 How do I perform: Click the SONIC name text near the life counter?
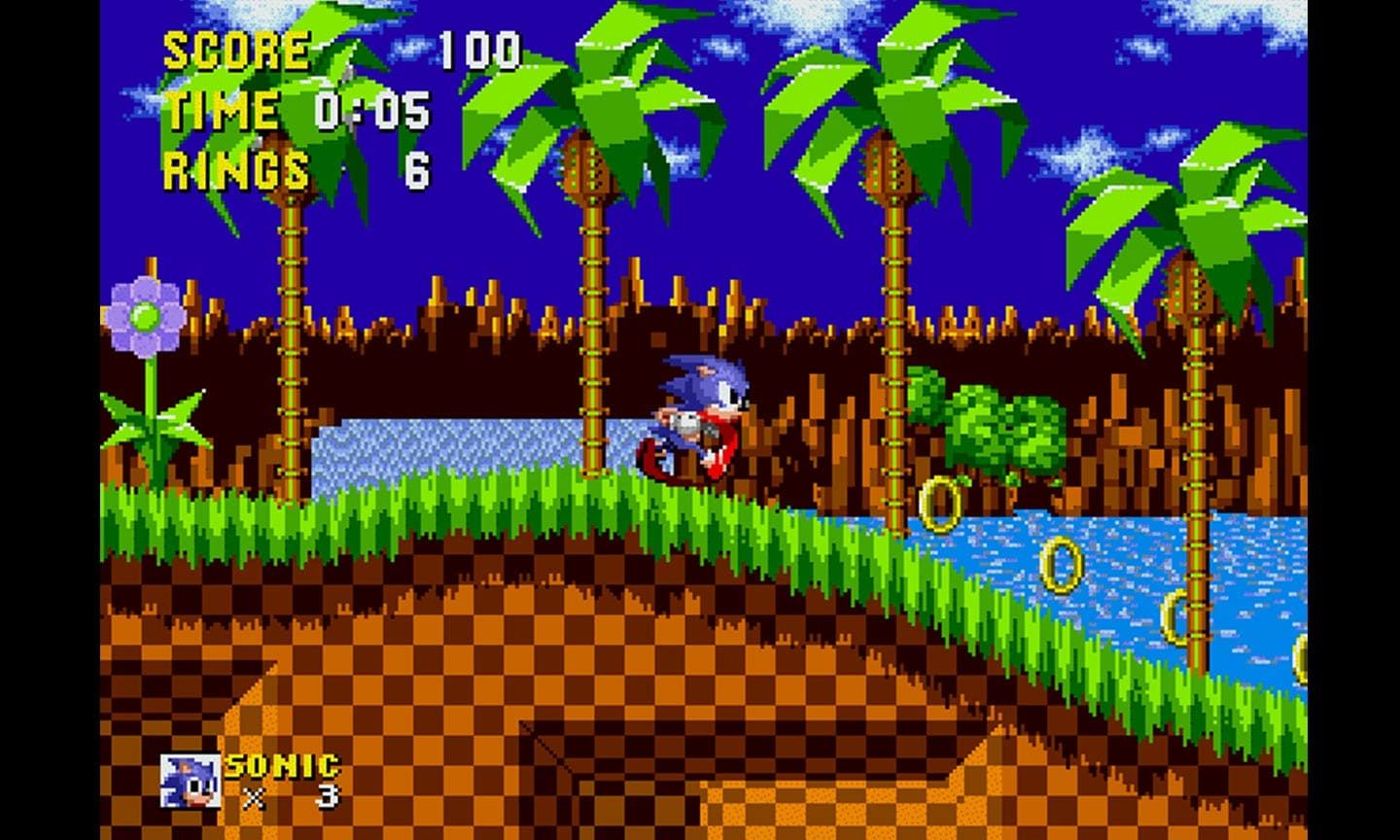click(x=282, y=763)
